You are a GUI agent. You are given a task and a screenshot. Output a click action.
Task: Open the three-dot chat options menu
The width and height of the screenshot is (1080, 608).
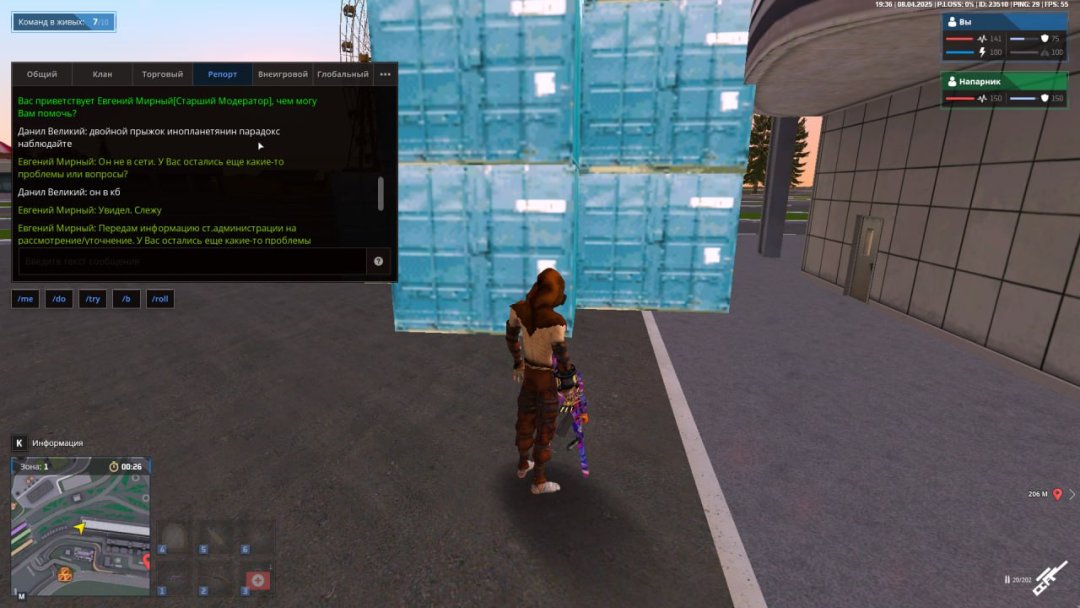pyautogui.click(x=385, y=74)
